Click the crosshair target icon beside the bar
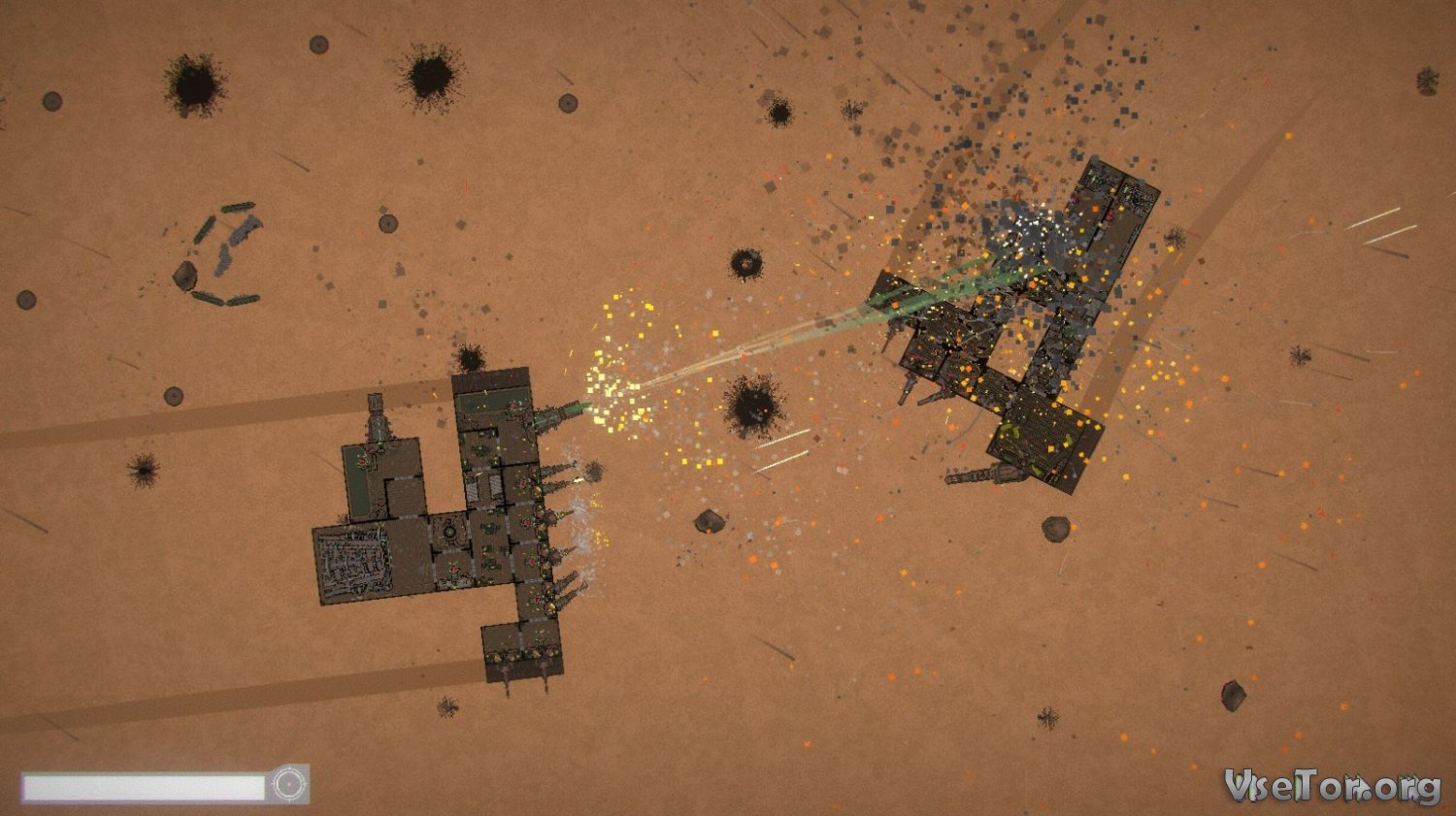Viewport: 1456px width, 816px height. (x=288, y=784)
